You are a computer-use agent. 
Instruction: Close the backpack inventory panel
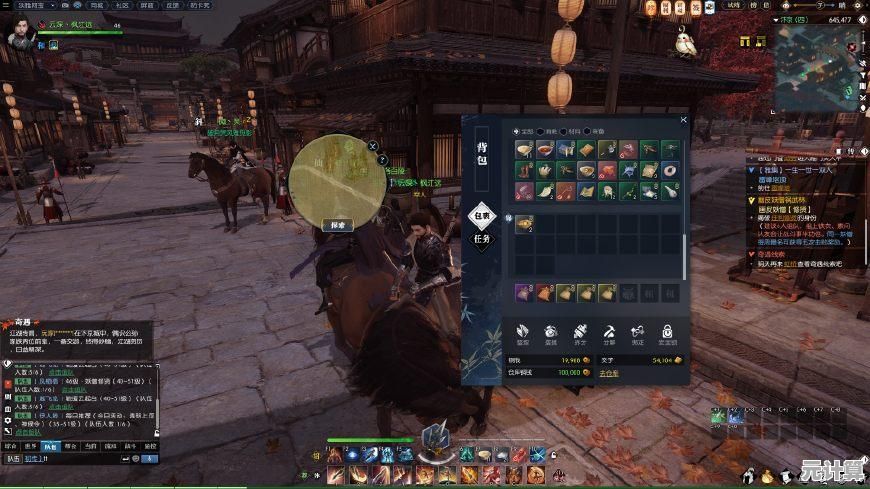tap(684, 120)
